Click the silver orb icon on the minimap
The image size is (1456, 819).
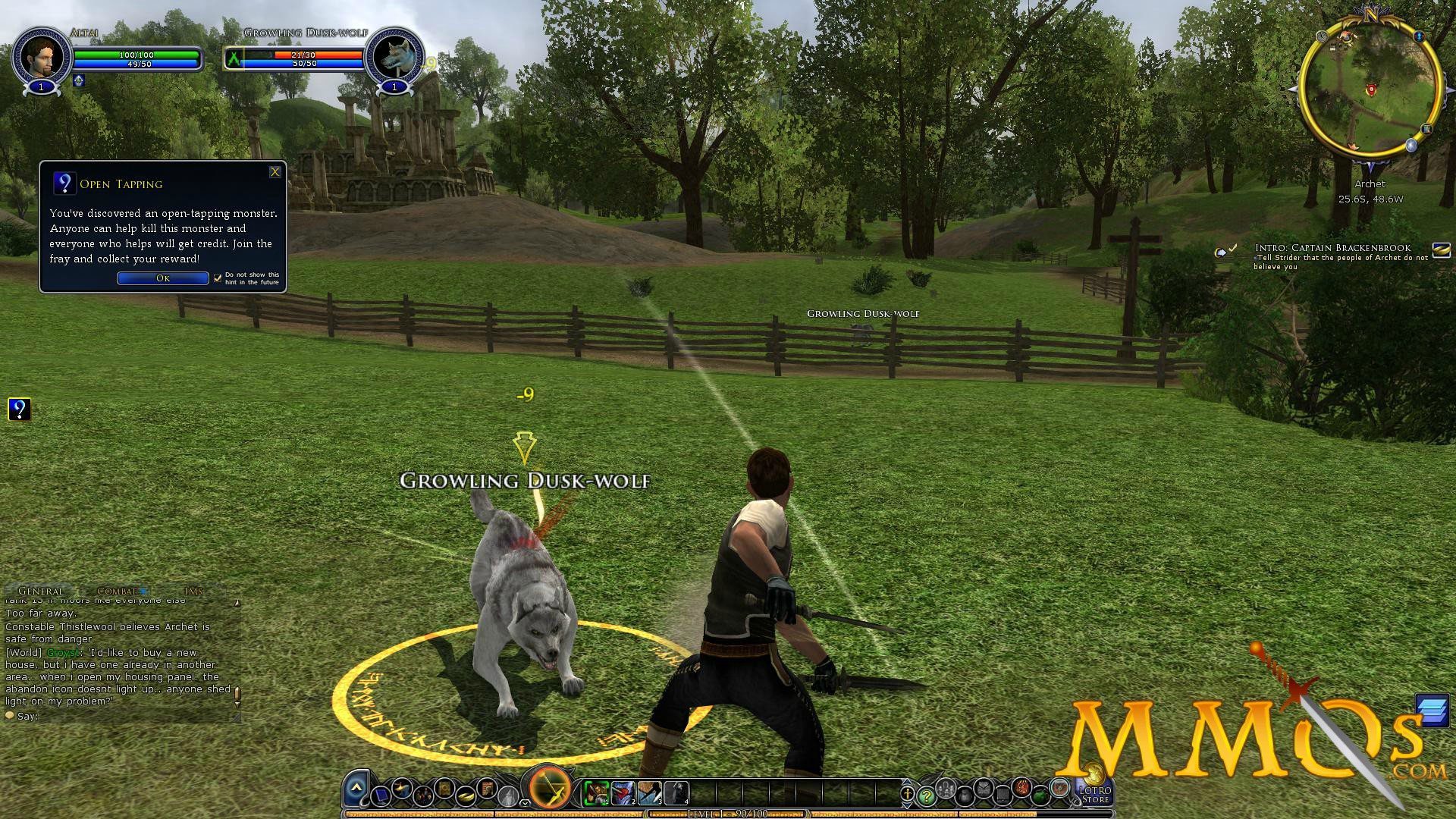click(1411, 146)
